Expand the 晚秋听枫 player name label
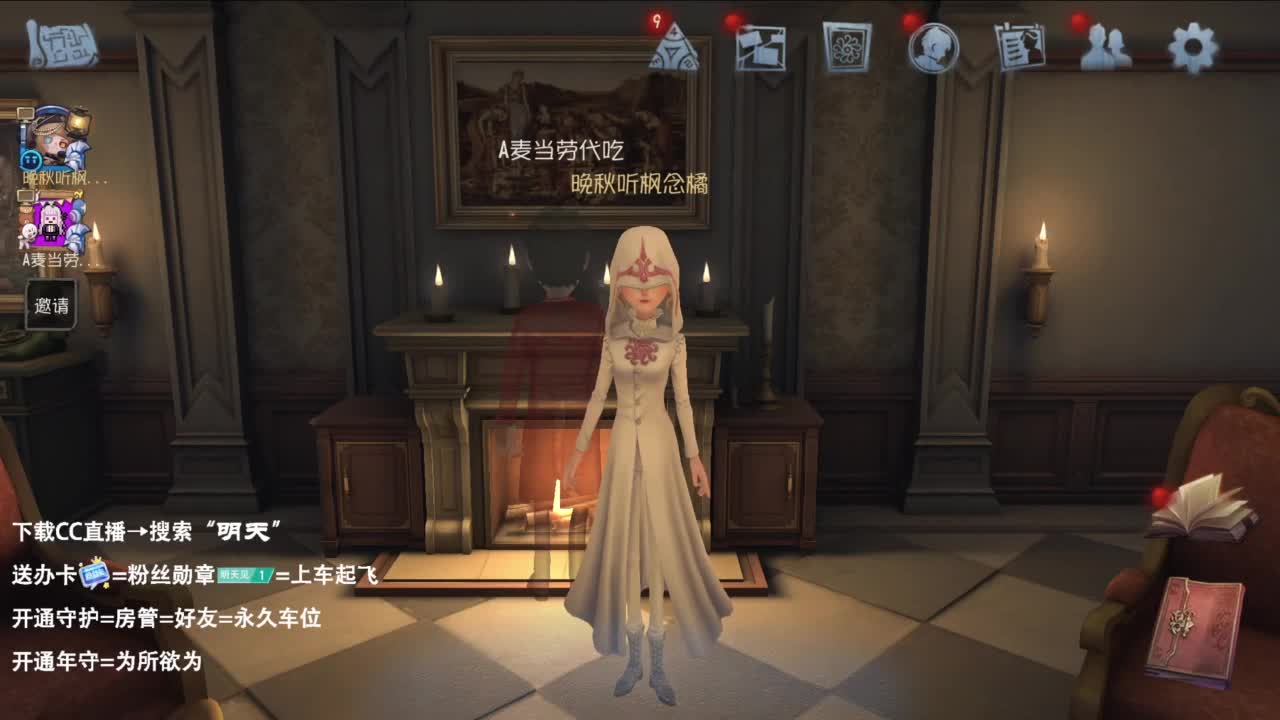The width and height of the screenshot is (1280, 720). click(55, 177)
